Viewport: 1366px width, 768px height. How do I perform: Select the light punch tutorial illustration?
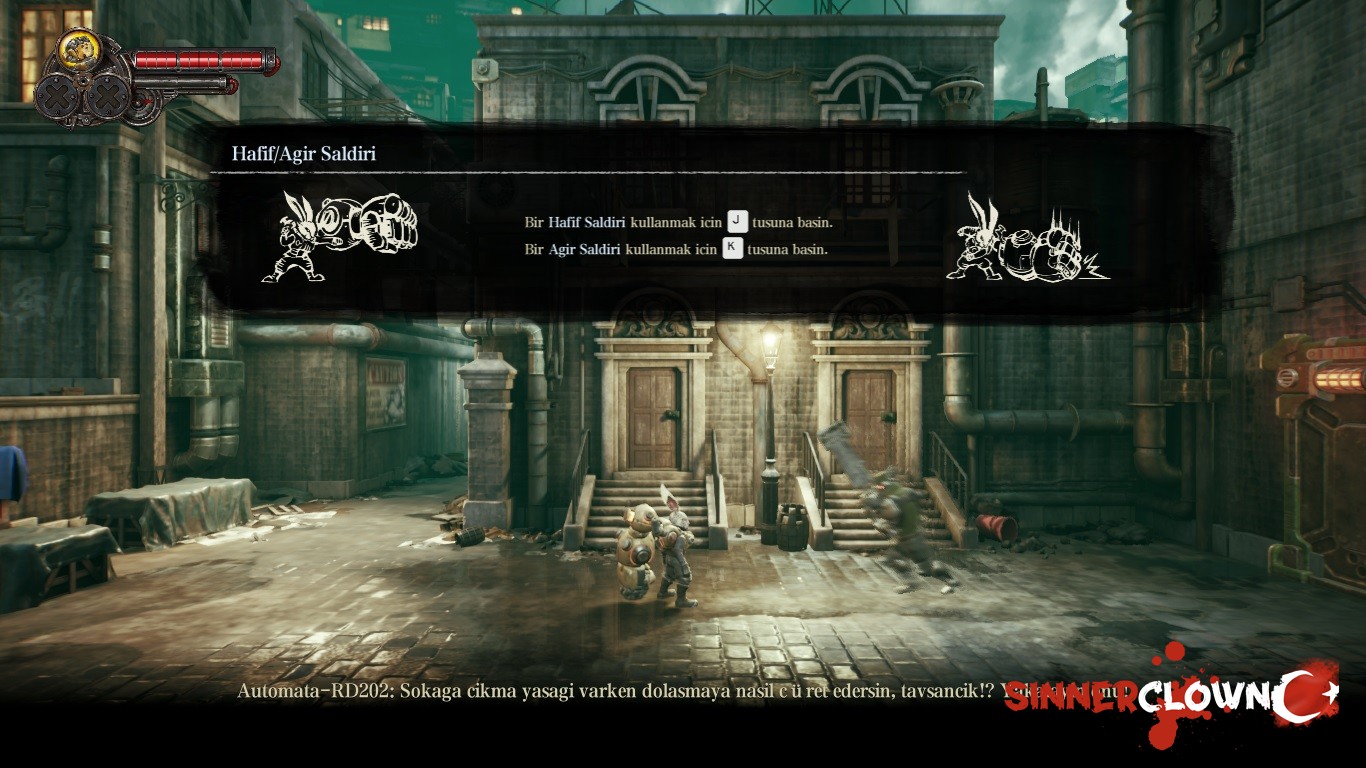point(339,236)
